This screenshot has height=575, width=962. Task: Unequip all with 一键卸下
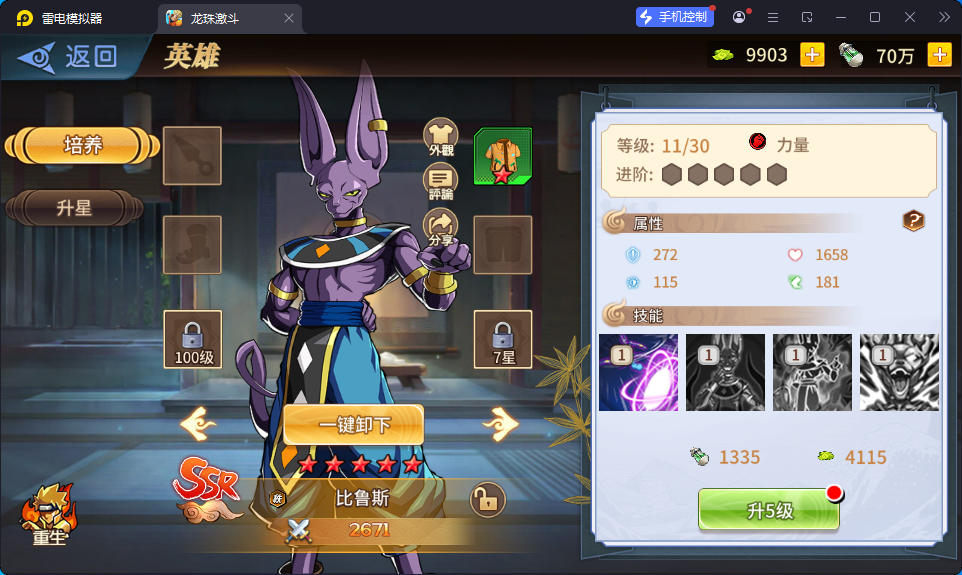click(354, 425)
